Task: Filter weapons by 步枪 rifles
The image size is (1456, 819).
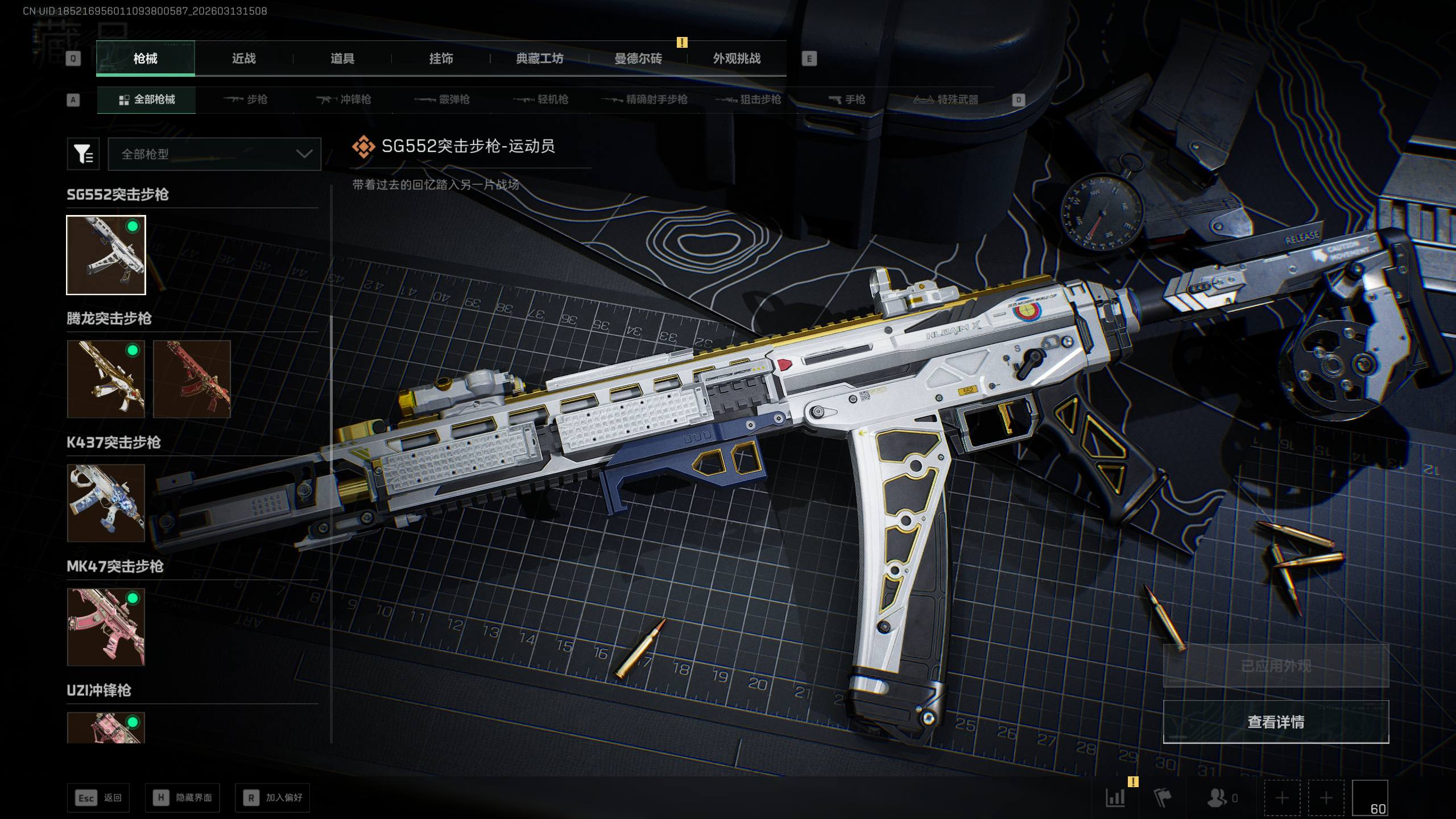Action: pos(246,100)
